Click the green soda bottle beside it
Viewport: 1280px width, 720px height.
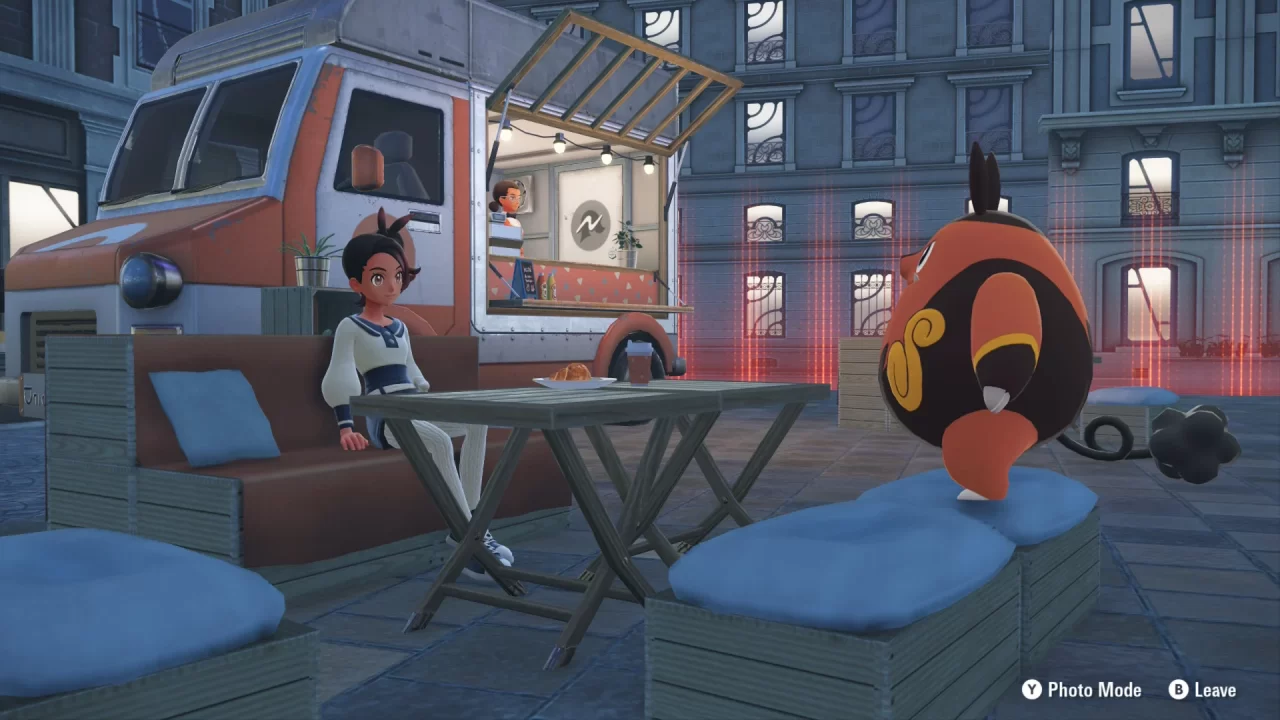[553, 286]
